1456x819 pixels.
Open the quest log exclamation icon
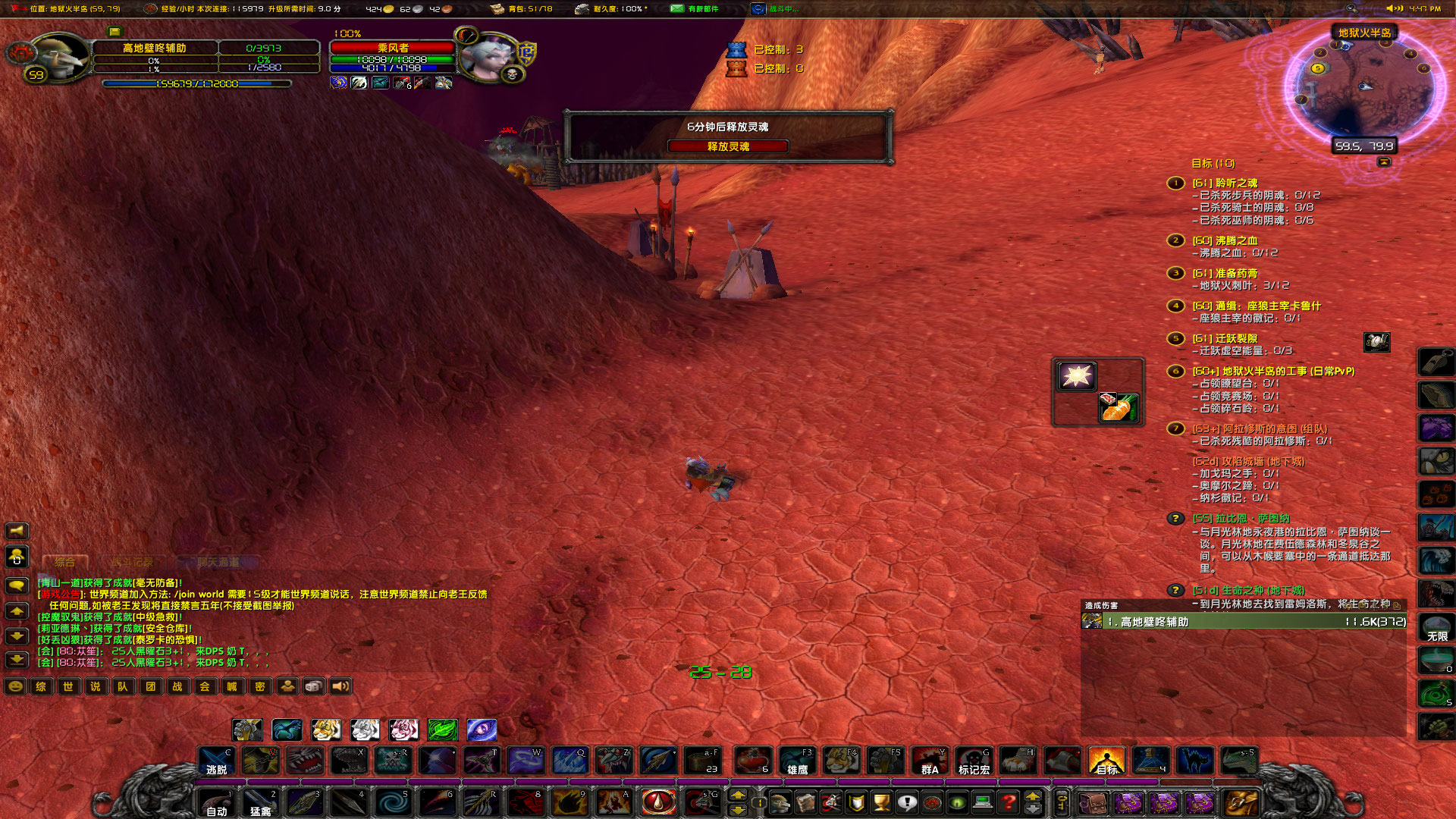coord(907,802)
